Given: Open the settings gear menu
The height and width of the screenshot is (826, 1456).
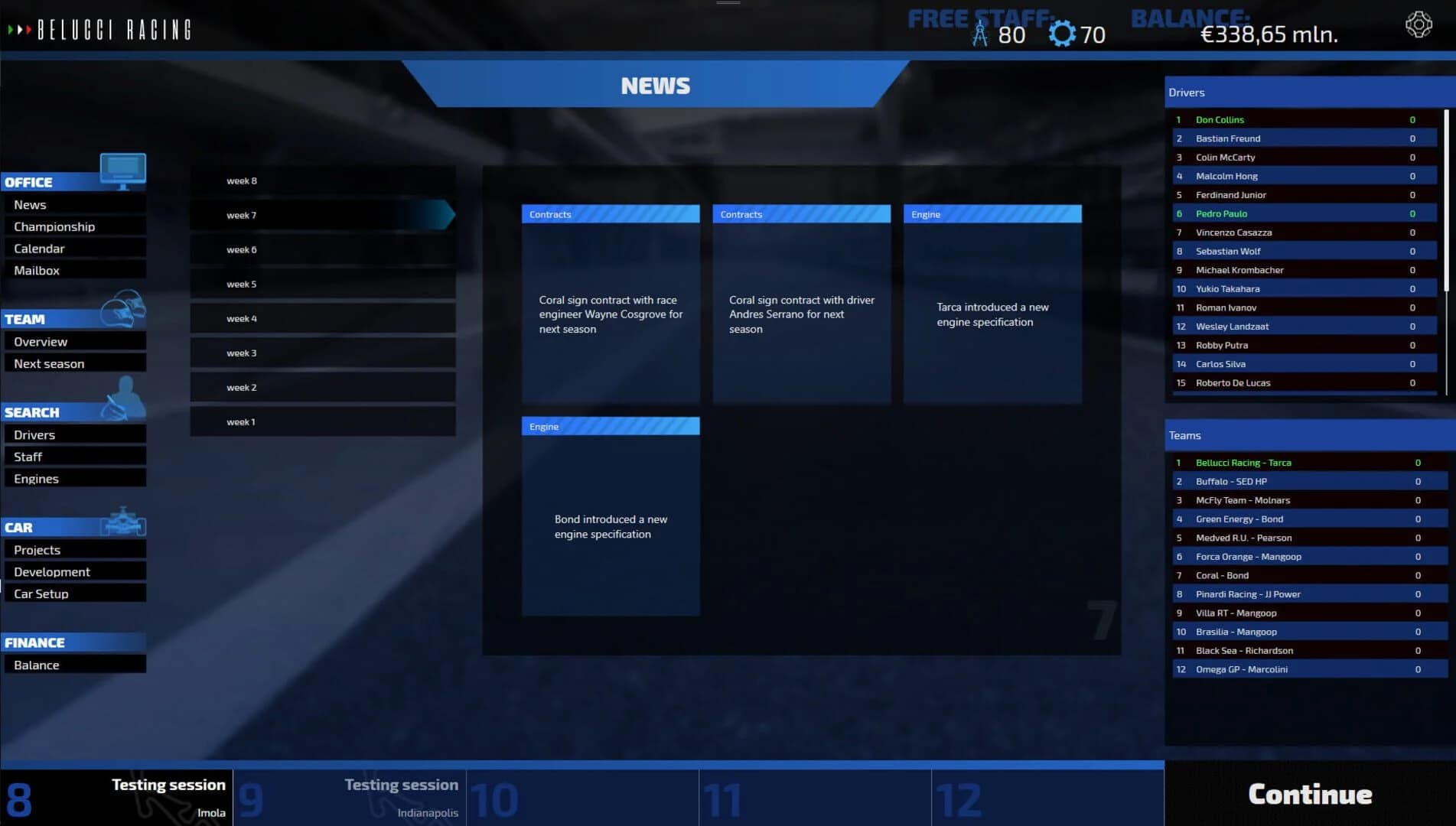Looking at the screenshot, I should point(1419,24).
